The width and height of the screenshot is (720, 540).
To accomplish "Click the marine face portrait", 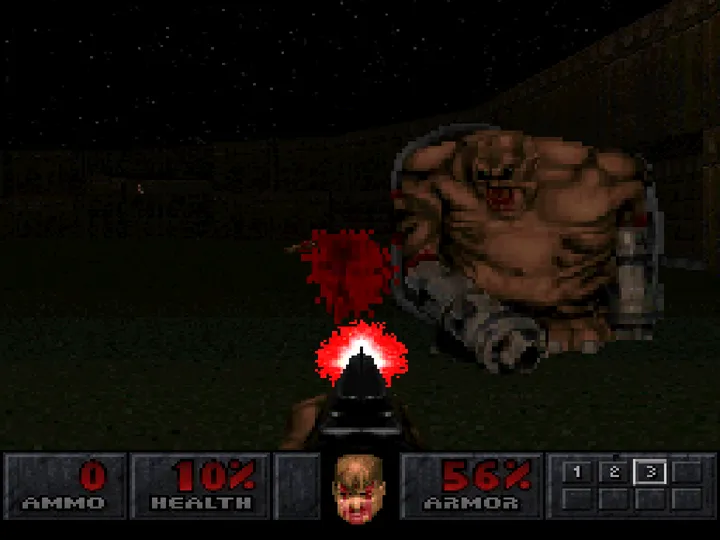I will 359,485.
